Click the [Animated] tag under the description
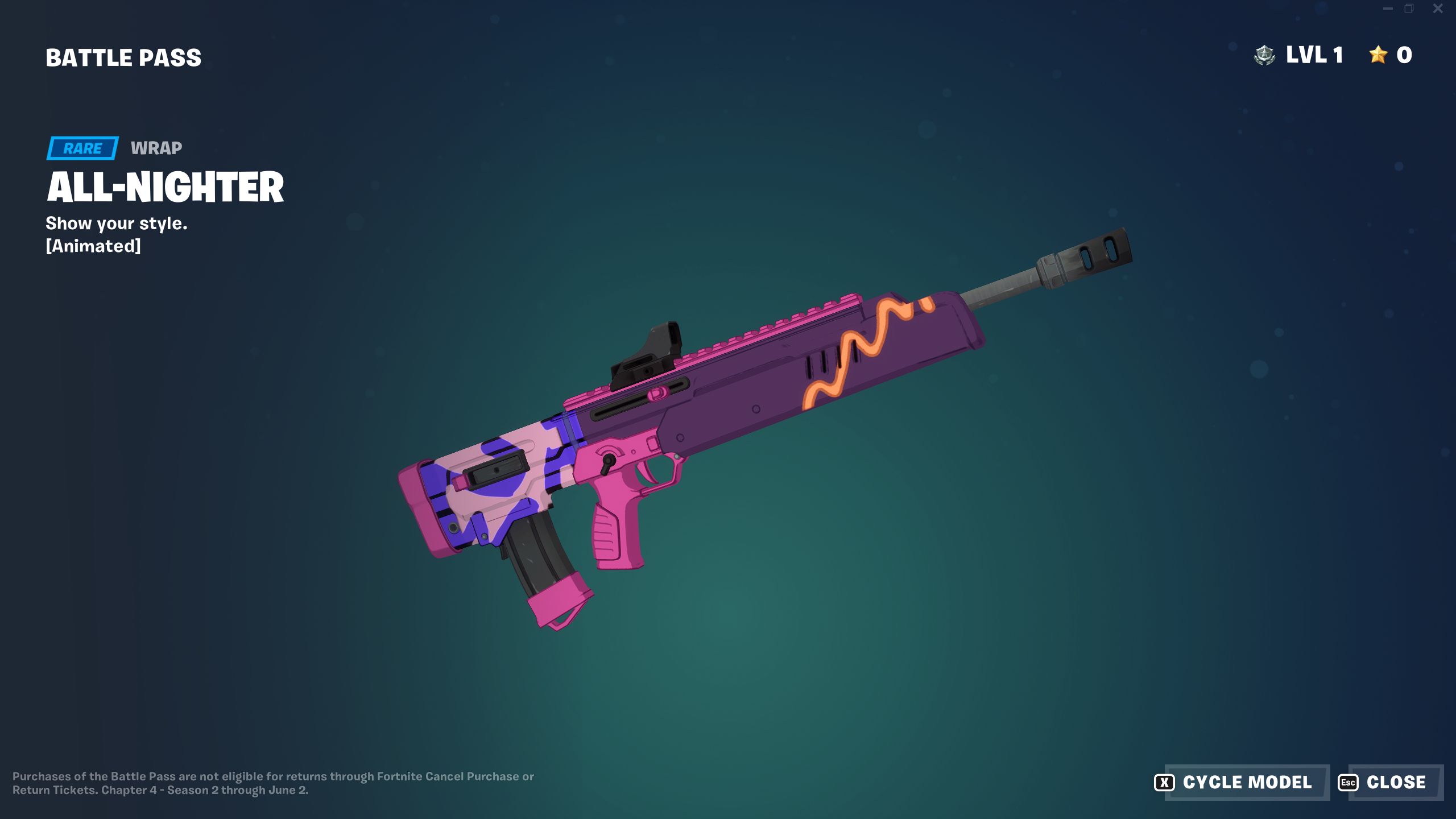This screenshot has height=819, width=1456. click(x=94, y=247)
